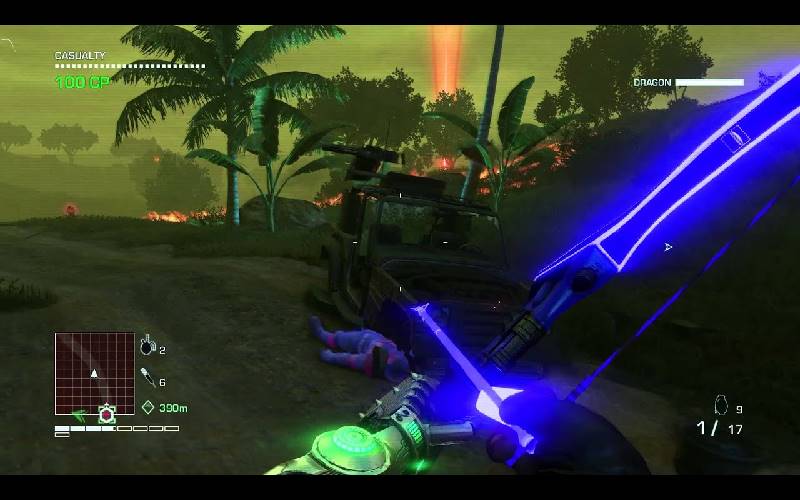Select the grenade icon beside the ammo count
Image resolution: width=800 pixels, height=500 pixels.
coord(721,405)
